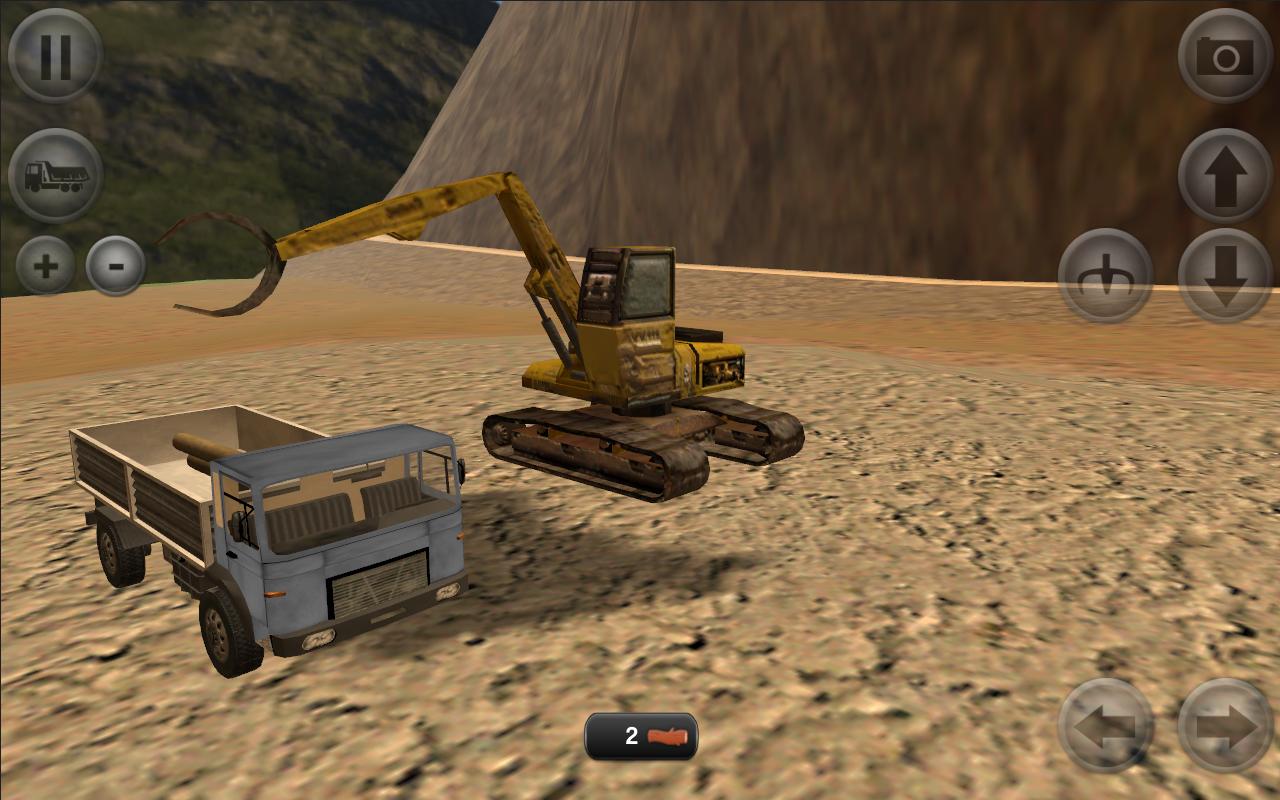Take a screenshot with the camera button

[x=1225, y=56]
